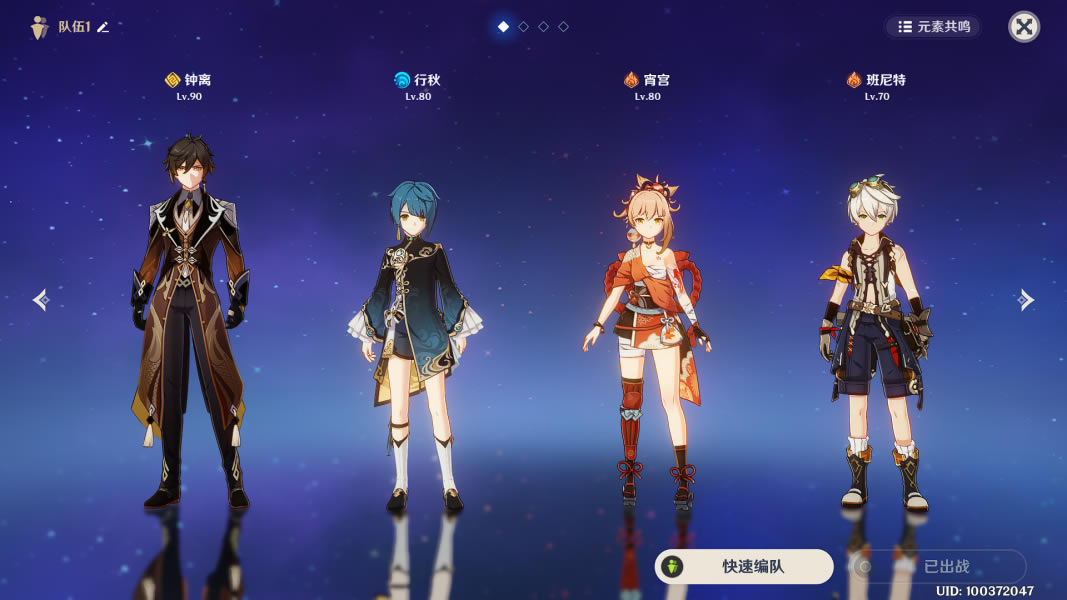The image size is (1067, 600).
Task: Switch to the next team with right arrow
Action: click(1025, 299)
